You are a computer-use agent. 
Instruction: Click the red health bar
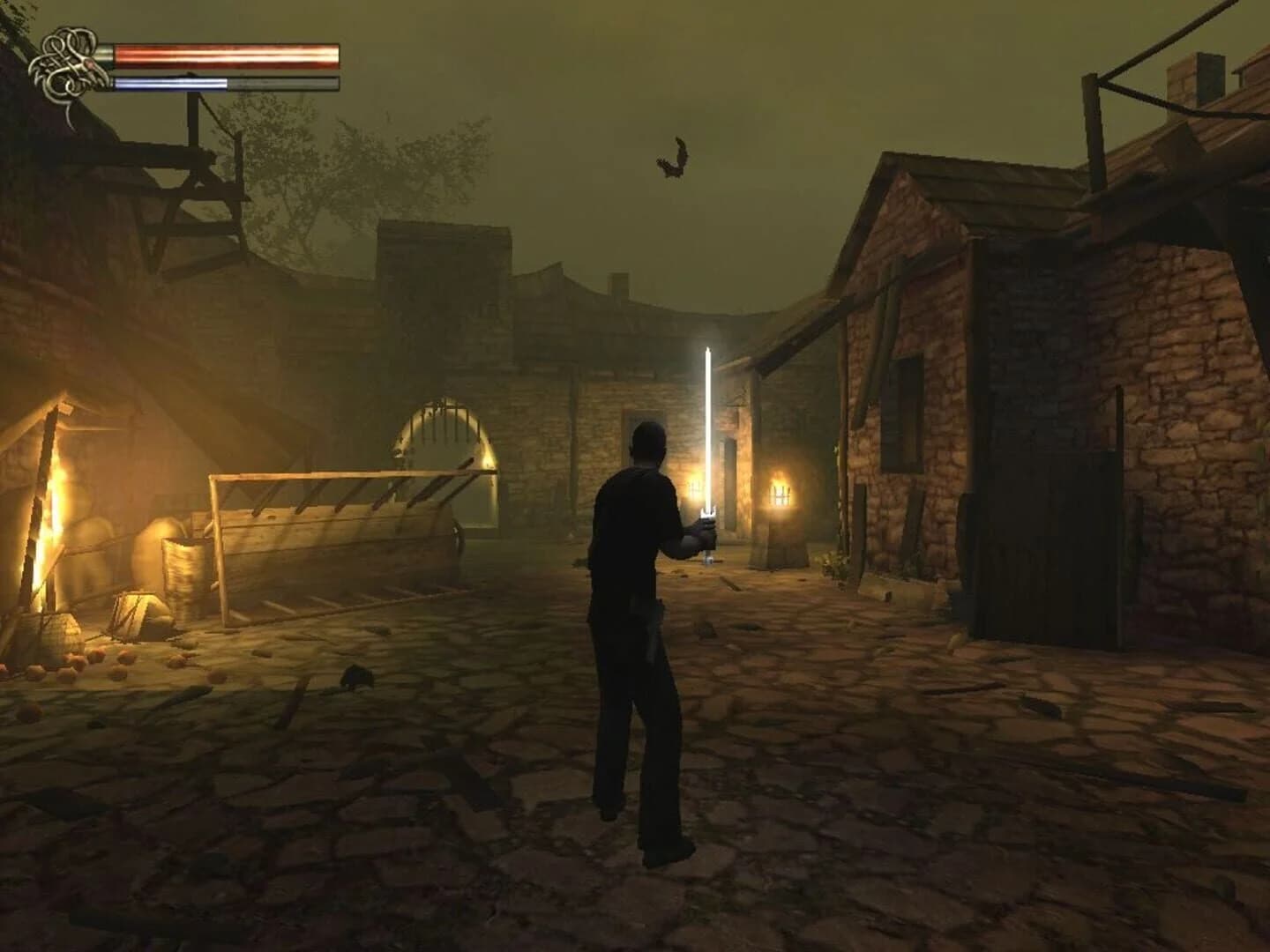[x=225, y=55]
